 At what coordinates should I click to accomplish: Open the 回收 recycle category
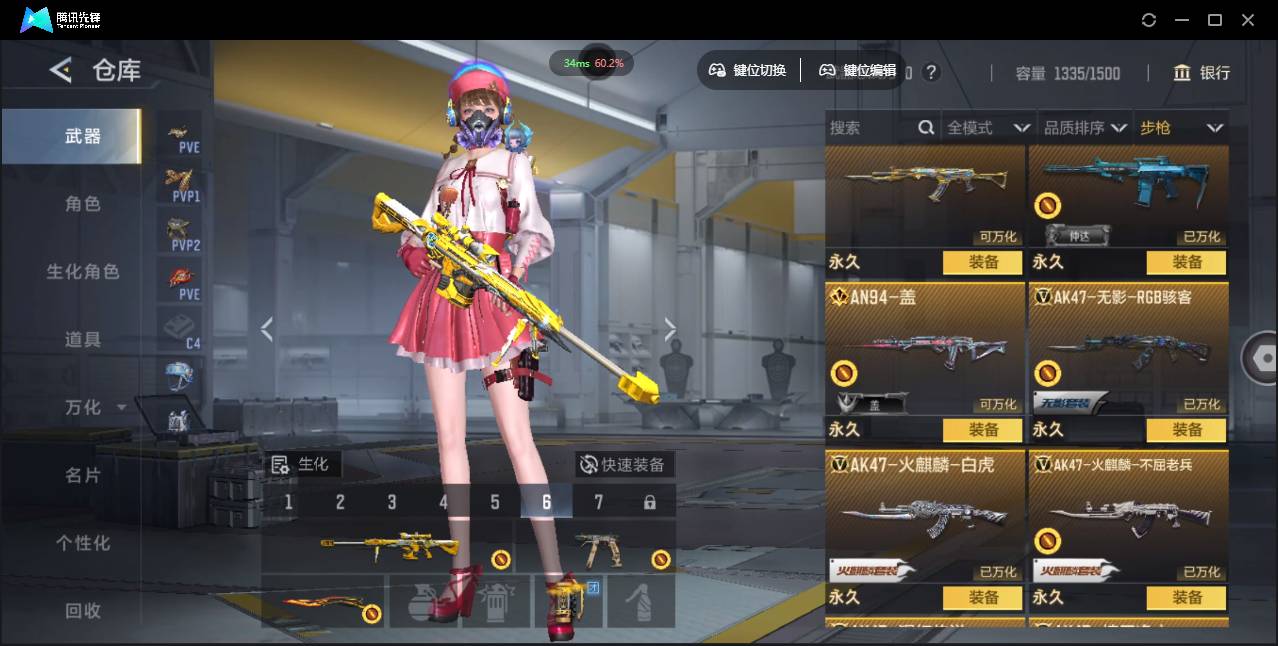pos(83,610)
